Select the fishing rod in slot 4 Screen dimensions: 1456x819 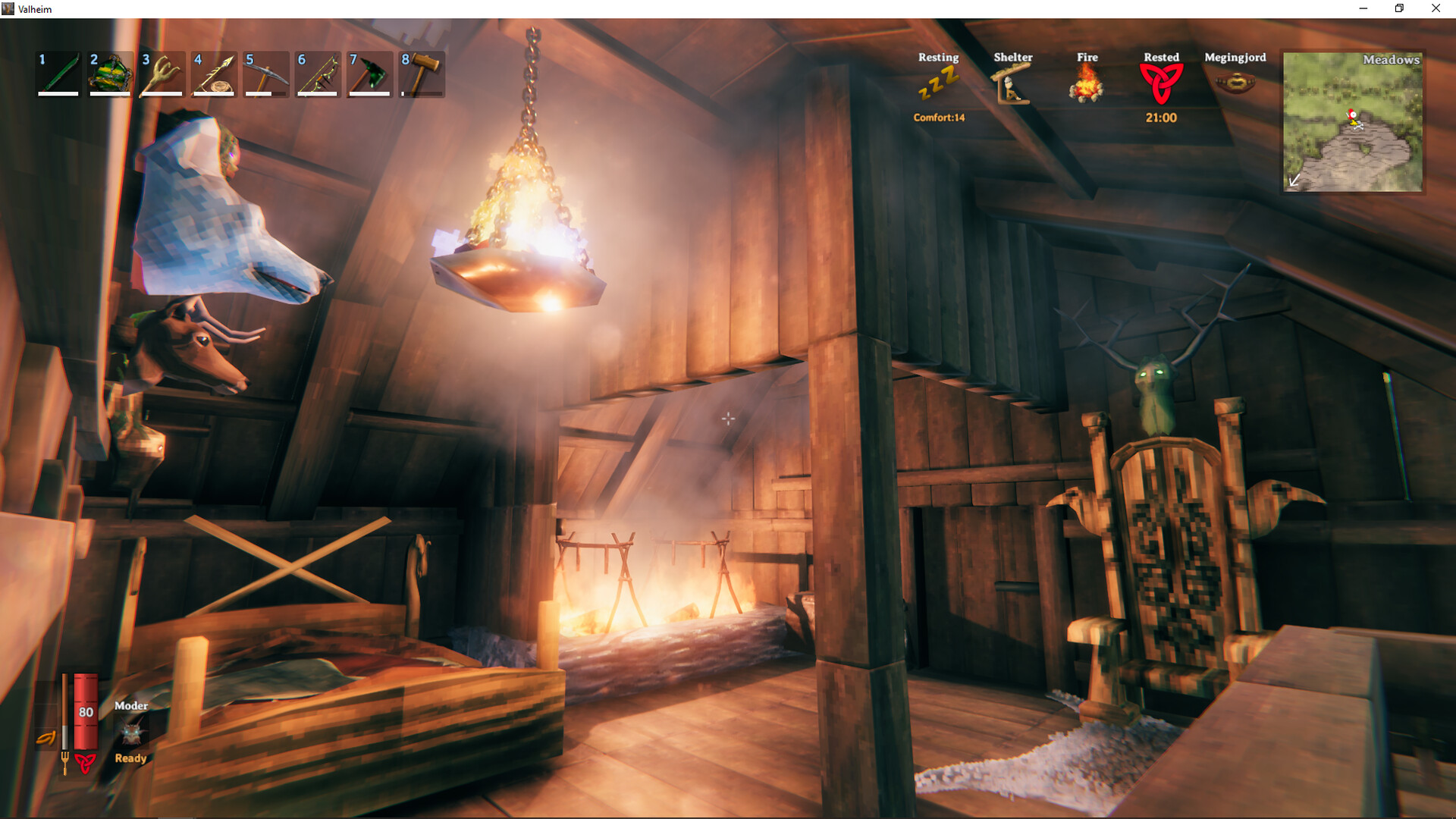tap(212, 74)
